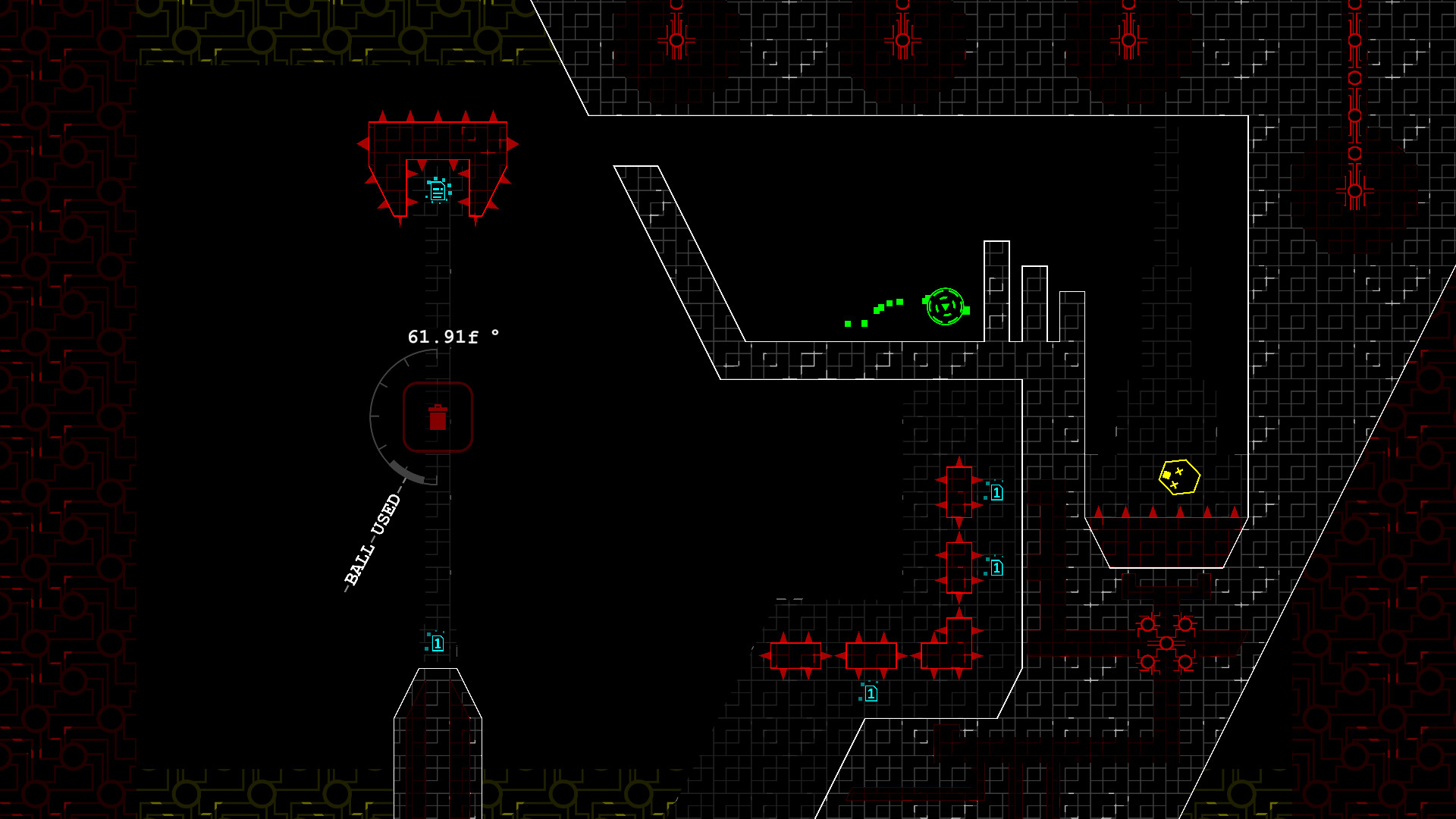Toggle the middle red spiked block
Viewport: 1456px width, 819px height.
click(x=959, y=569)
